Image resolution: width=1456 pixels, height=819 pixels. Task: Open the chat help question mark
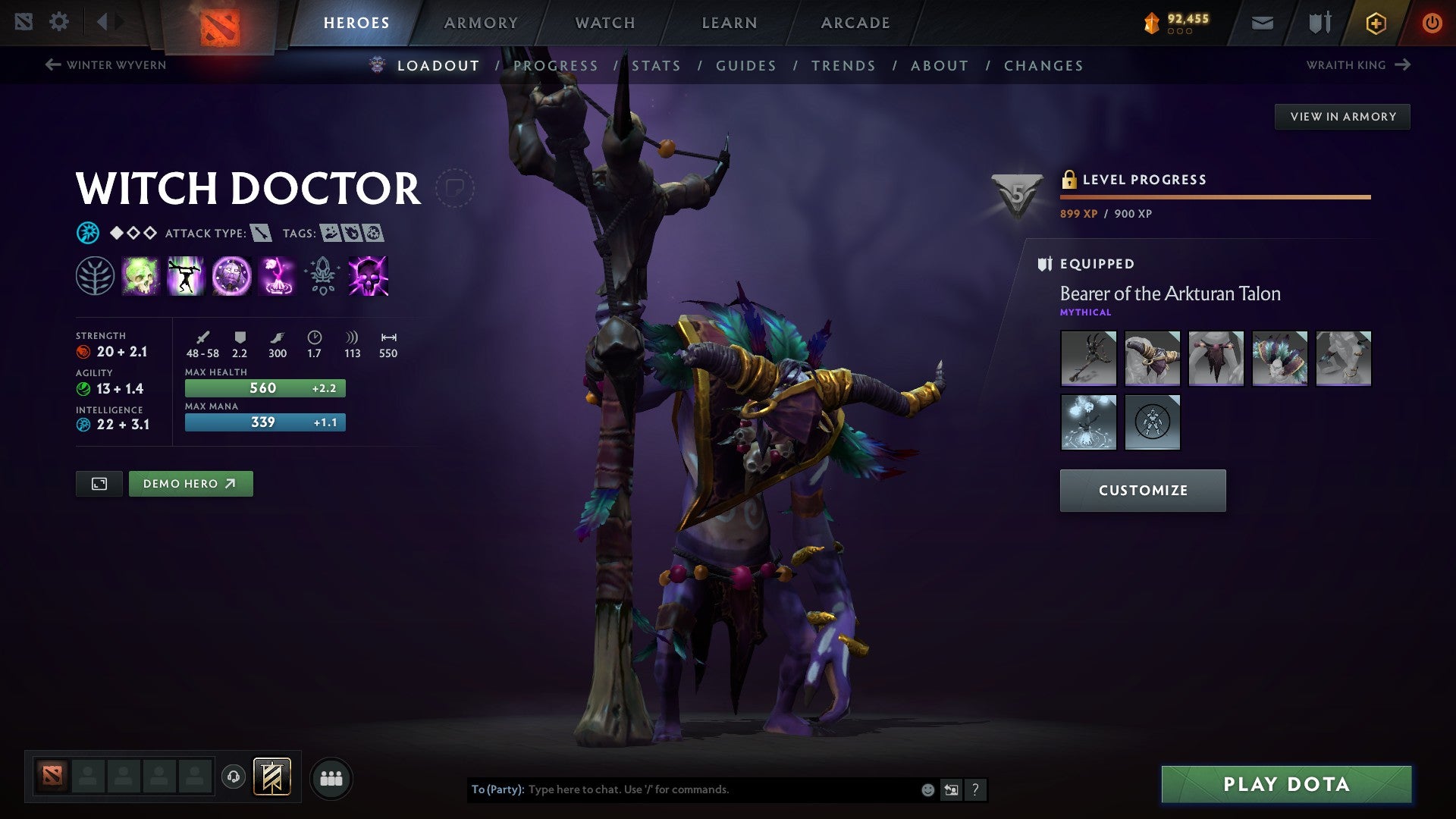975,789
